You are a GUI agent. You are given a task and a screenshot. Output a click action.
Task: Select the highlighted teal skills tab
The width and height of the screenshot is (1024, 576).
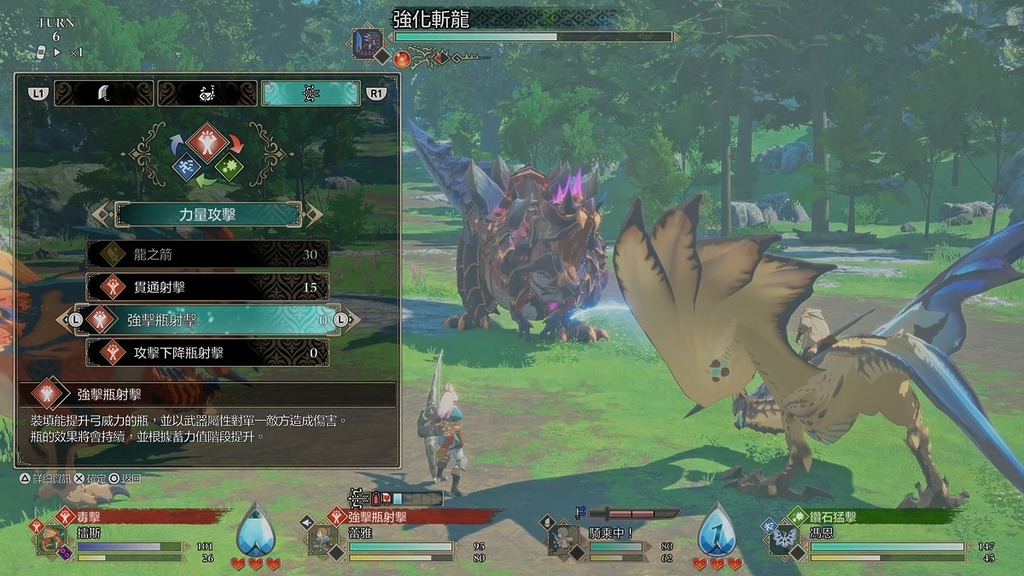(x=310, y=93)
